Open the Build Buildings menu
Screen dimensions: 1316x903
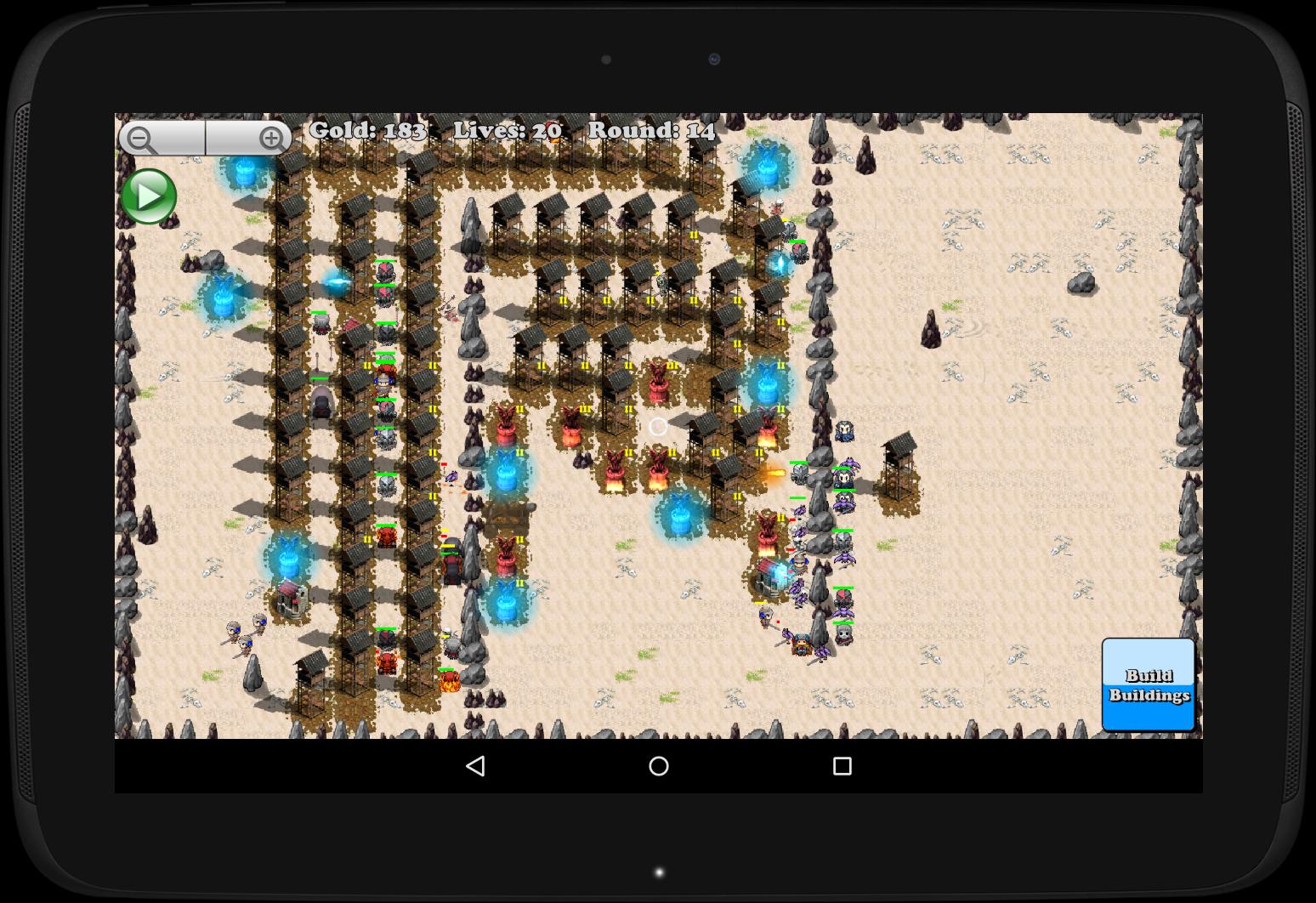(1148, 684)
